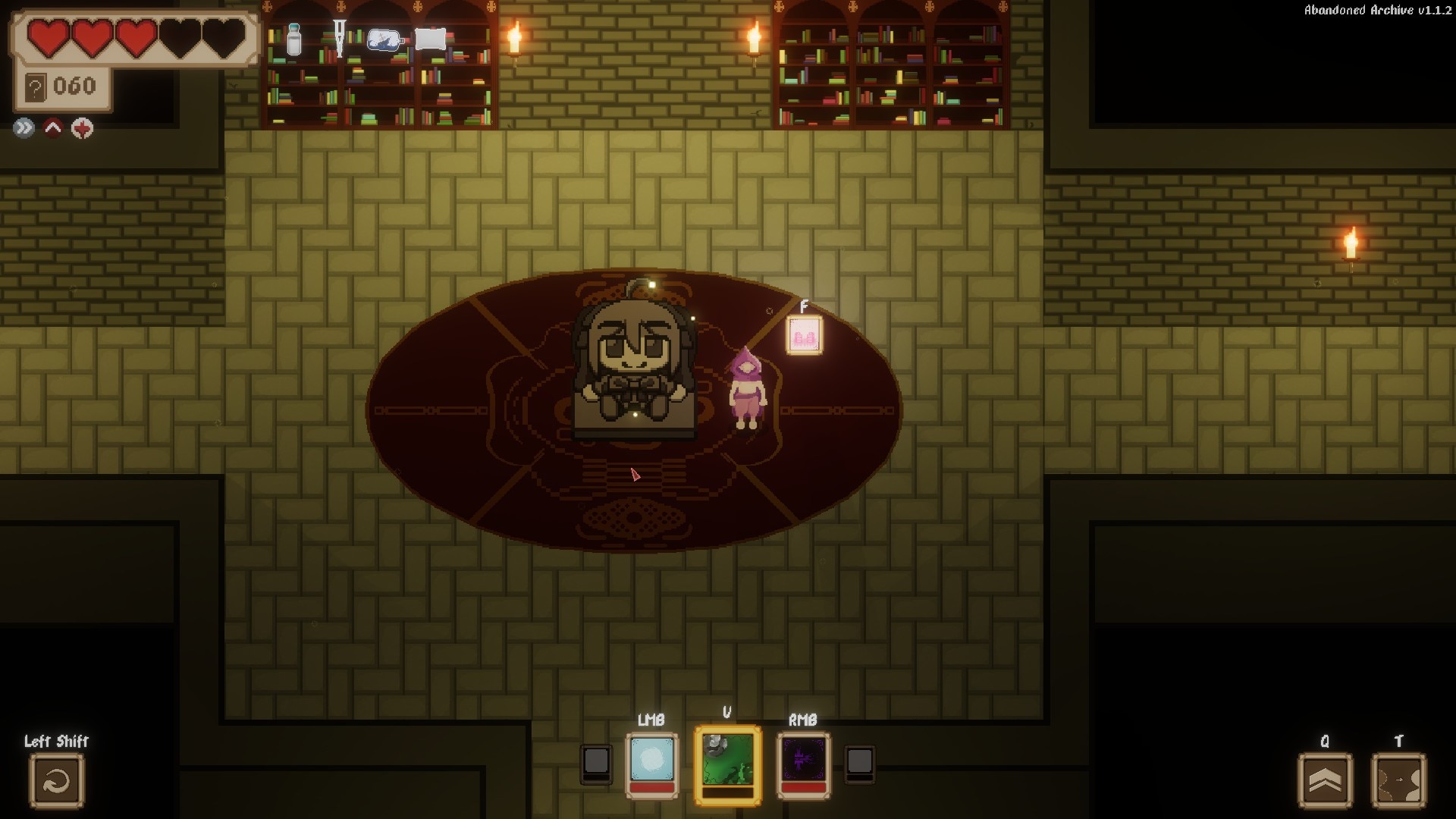
Task: Click the red star status icon
Action: click(x=82, y=128)
